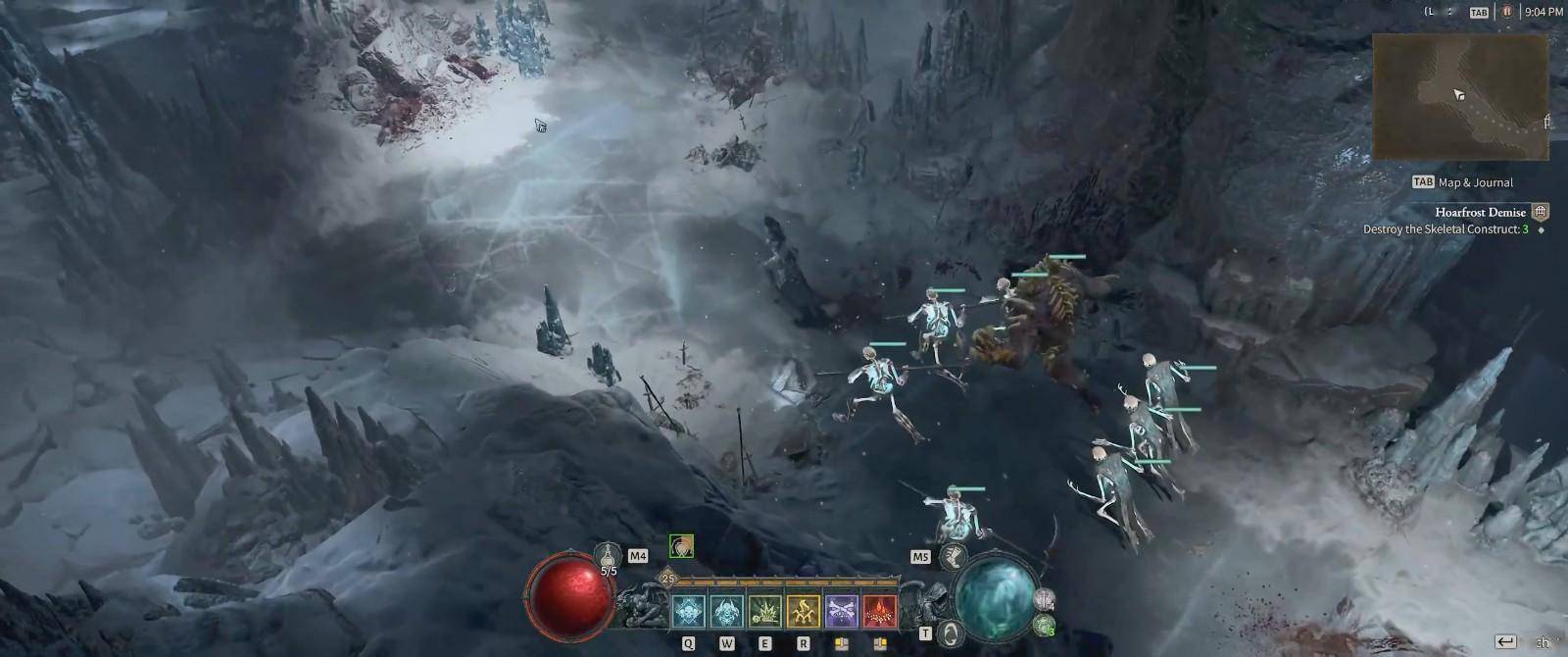This screenshot has width=1568, height=657.
Task: Open the minimap
Action: coord(1459,96)
